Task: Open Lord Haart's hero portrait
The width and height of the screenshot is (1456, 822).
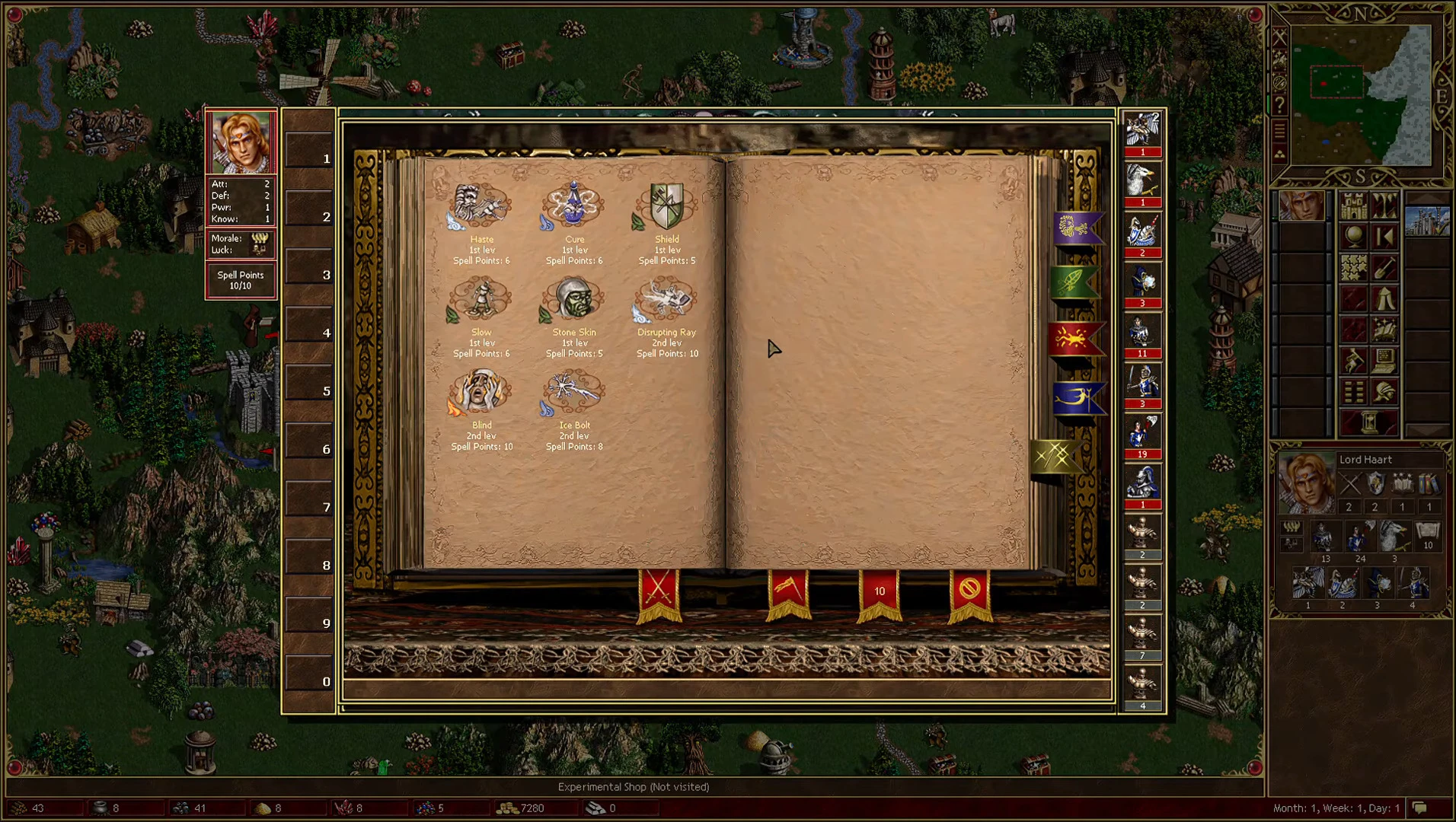Action: 1305,483
